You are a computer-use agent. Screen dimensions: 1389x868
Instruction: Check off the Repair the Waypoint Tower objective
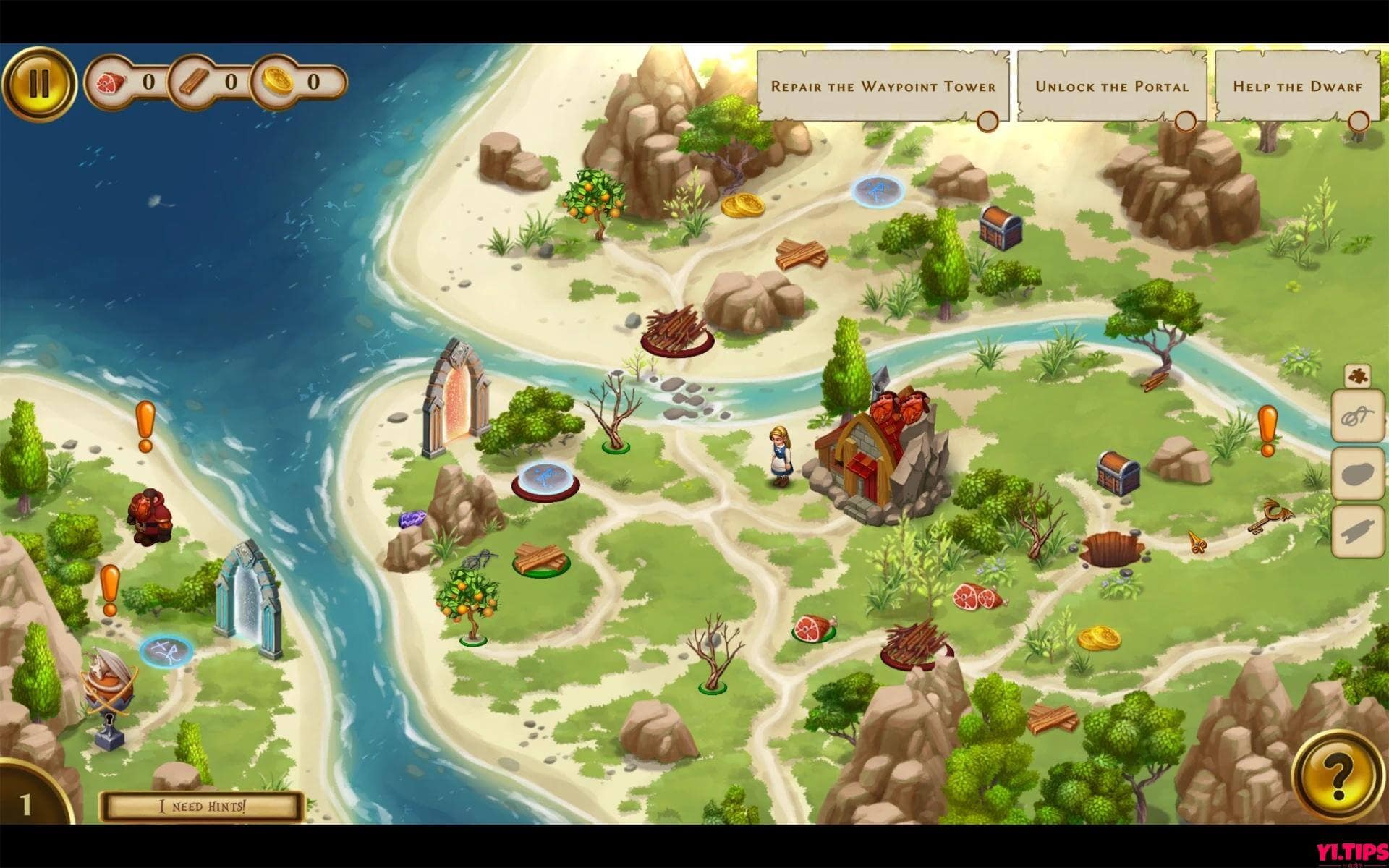[988, 122]
